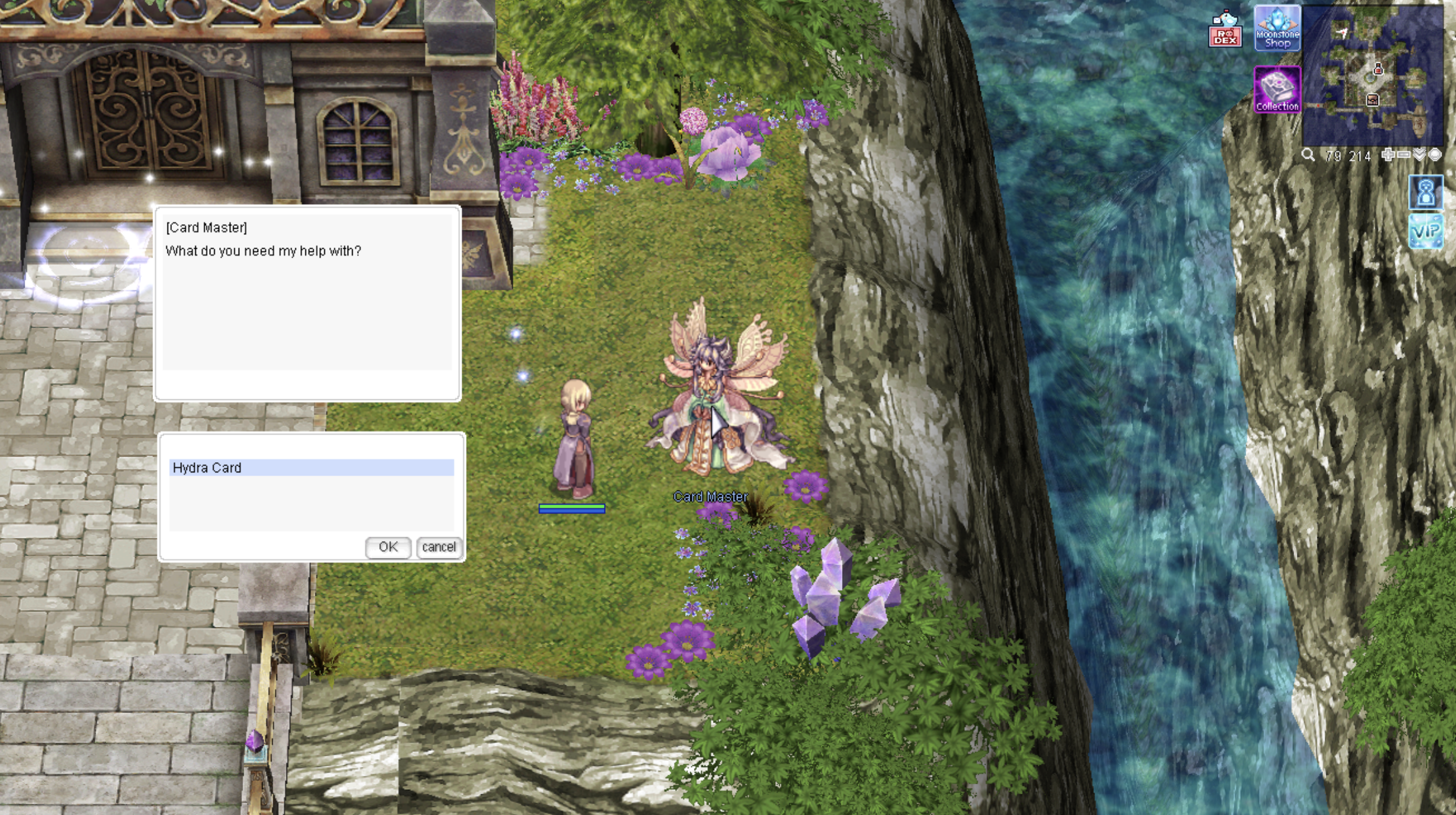Choose the Hydra Card option
The height and width of the screenshot is (815, 1456).
[311, 467]
